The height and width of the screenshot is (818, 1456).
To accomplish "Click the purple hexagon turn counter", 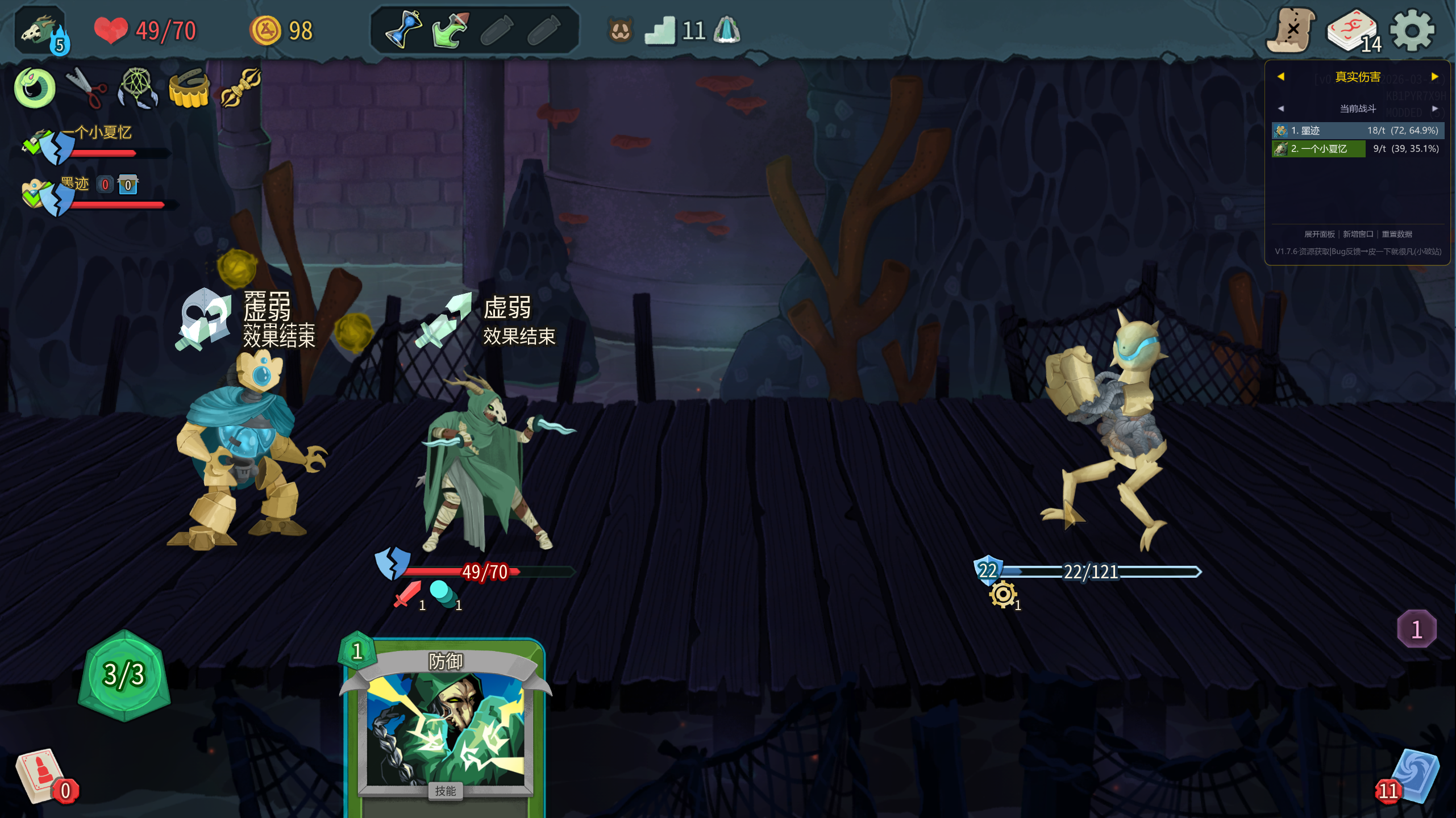I will tap(1416, 629).
